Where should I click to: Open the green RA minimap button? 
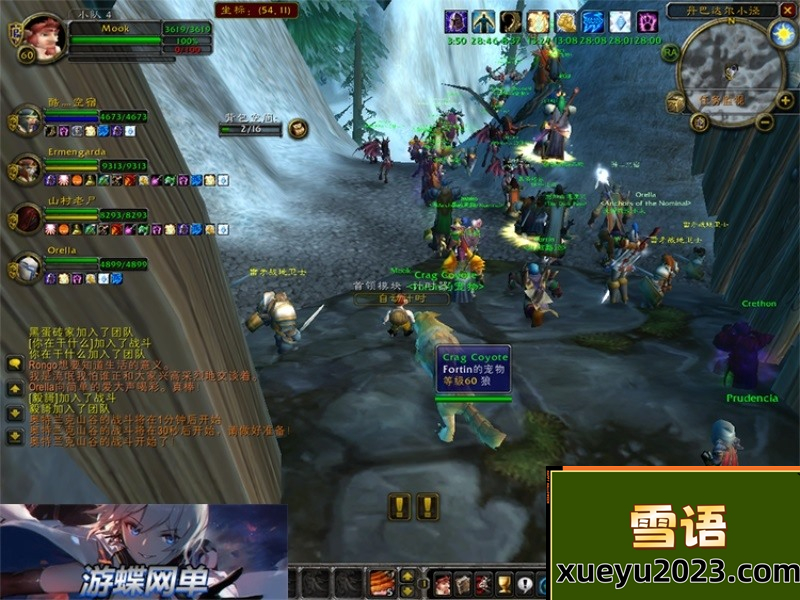pyautogui.click(x=669, y=51)
